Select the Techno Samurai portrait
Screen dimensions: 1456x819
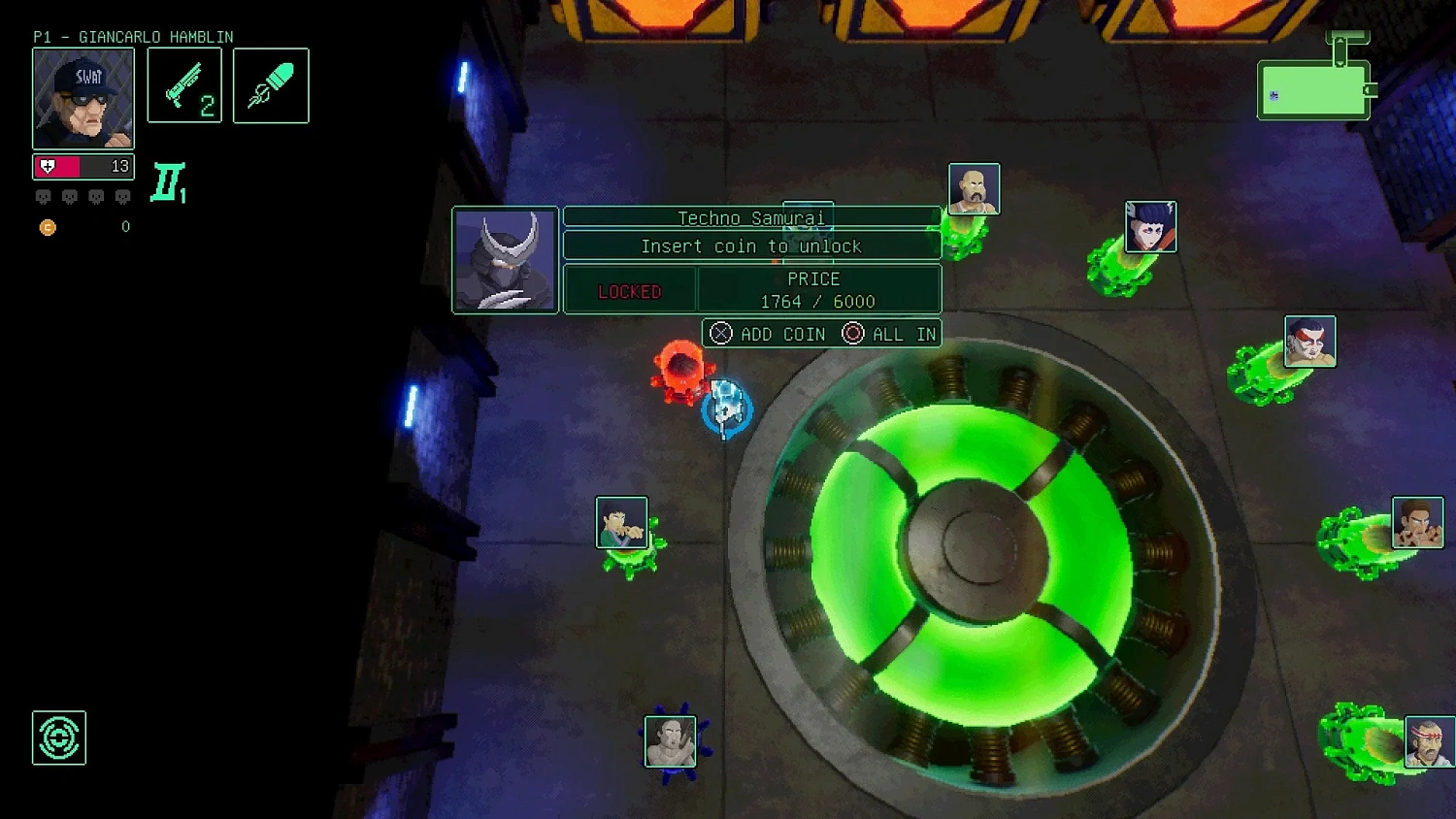(x=505, y=260)
